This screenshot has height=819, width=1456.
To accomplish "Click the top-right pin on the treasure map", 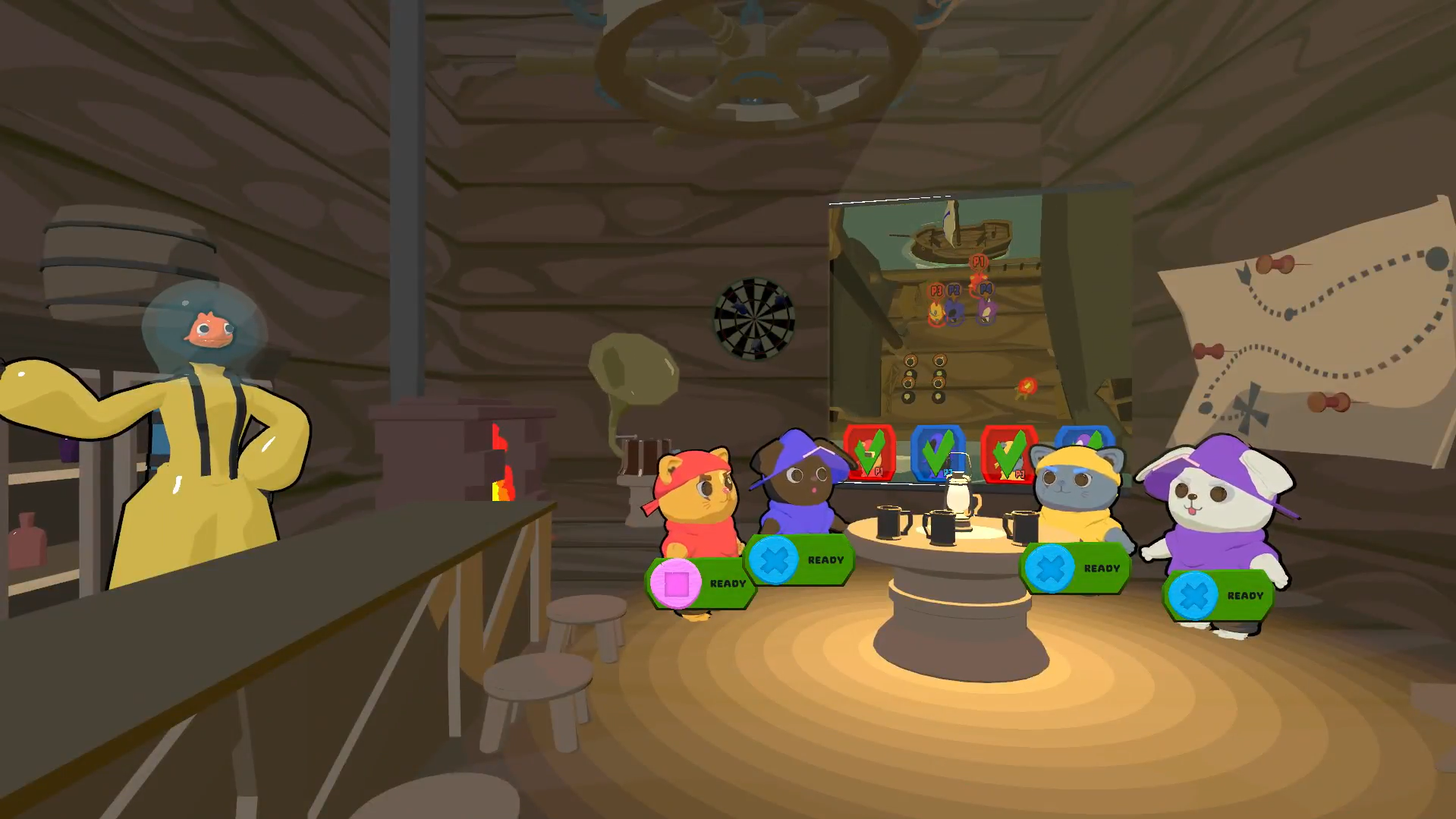I will click(1275, 264).
